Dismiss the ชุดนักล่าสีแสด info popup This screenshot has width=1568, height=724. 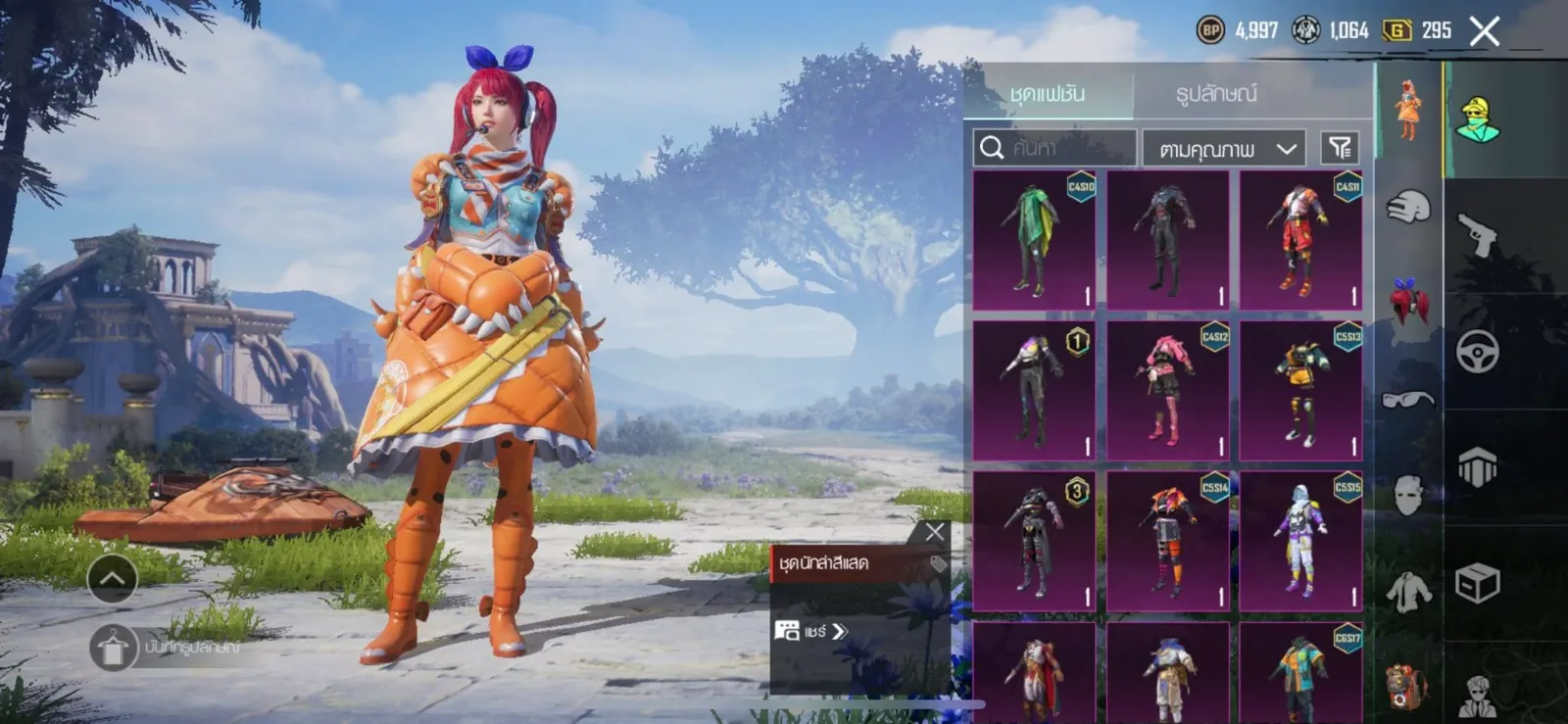click(934, 532)
